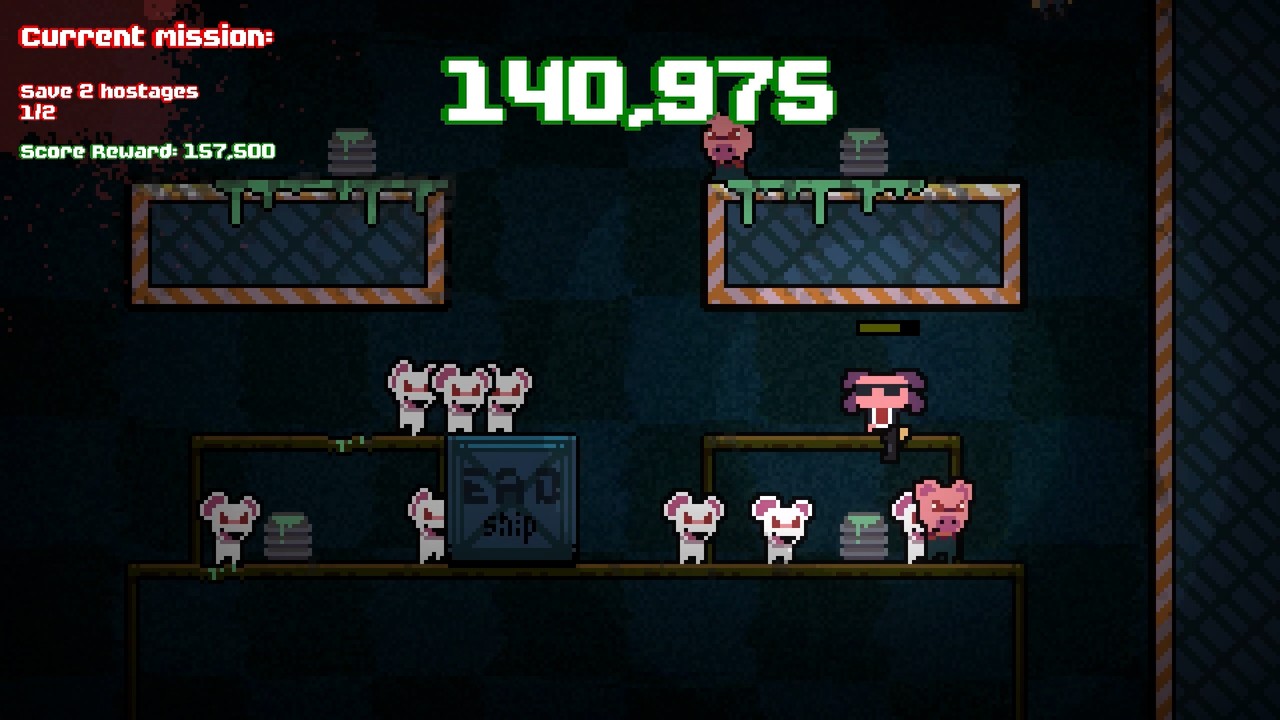Click the Score Reward: 157,500 label
The image size is (1280, 720).
pyautogui.click(x=150, y=152)
